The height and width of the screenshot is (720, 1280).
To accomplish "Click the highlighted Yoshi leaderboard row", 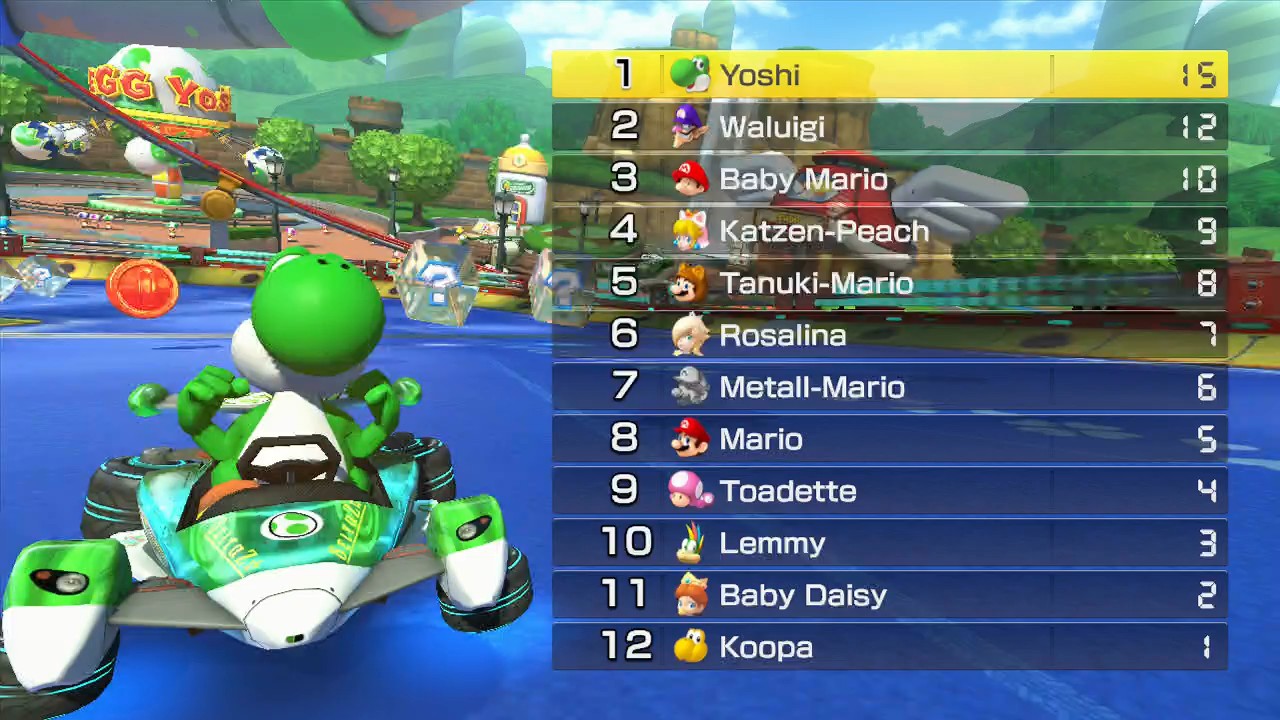I will (890, 75).
